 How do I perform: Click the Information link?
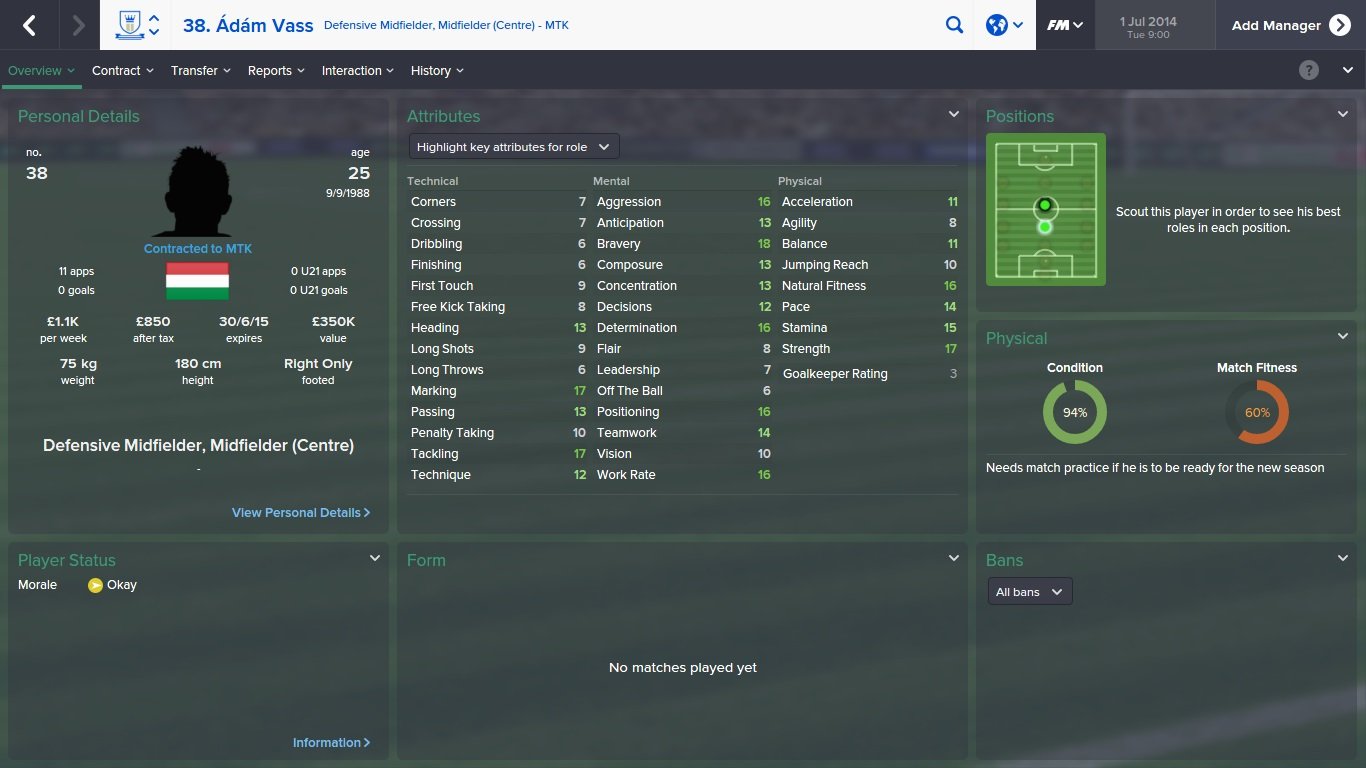[331, 742]
